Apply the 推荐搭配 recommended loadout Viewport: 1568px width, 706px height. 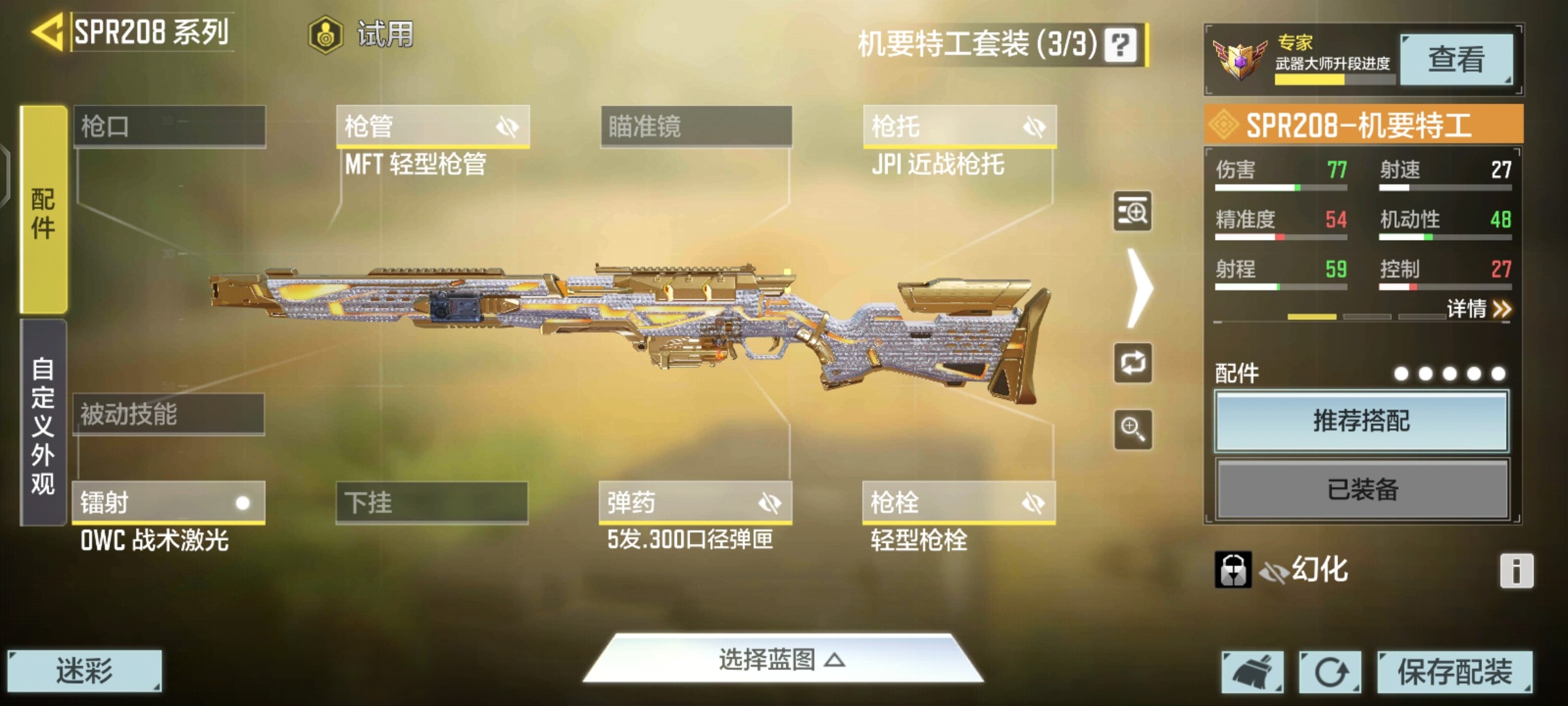click(1362, 421)
